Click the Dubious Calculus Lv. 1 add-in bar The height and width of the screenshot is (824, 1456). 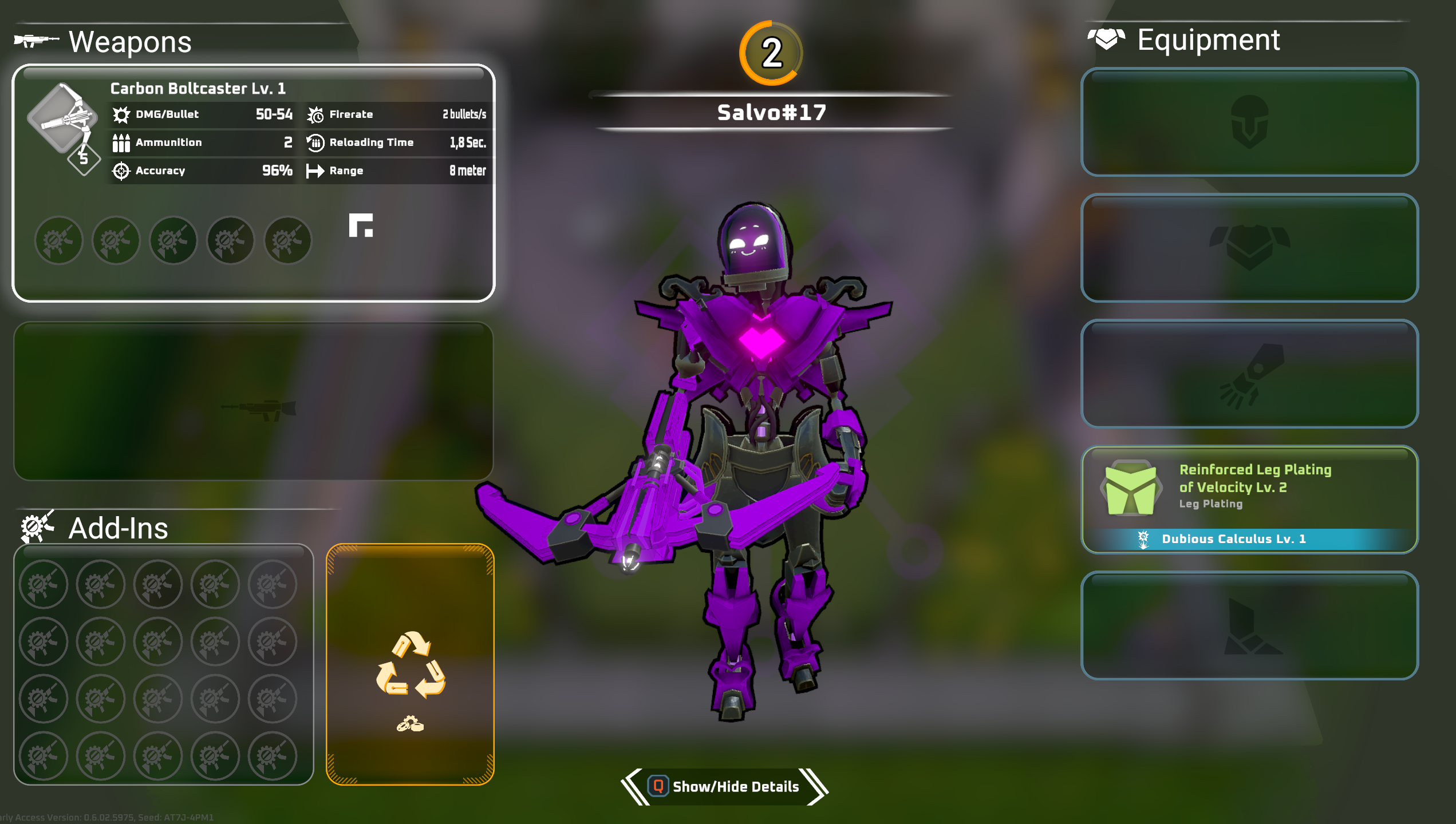(x=1233, y=539)
